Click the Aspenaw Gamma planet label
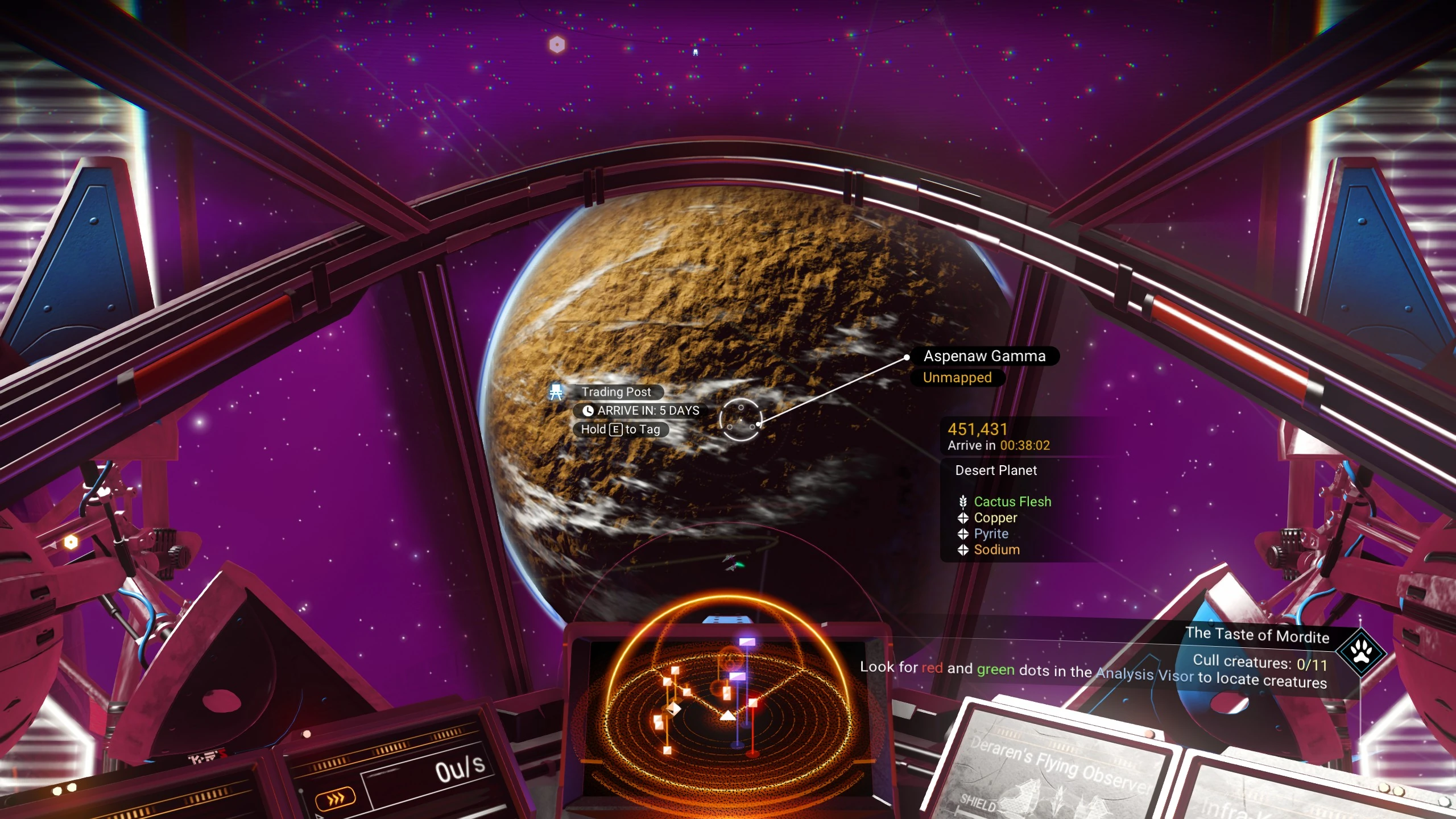 (984, 356)
